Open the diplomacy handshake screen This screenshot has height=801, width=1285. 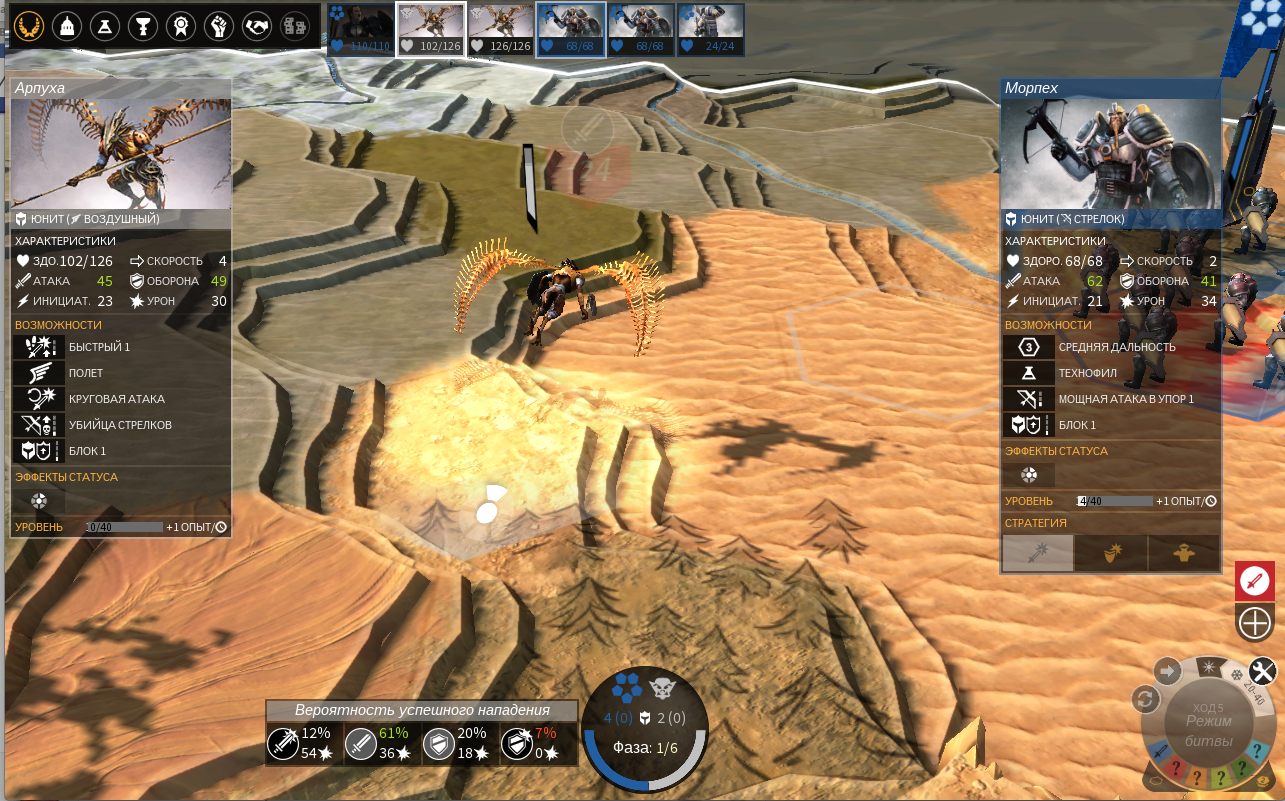(x=257, y=25)
